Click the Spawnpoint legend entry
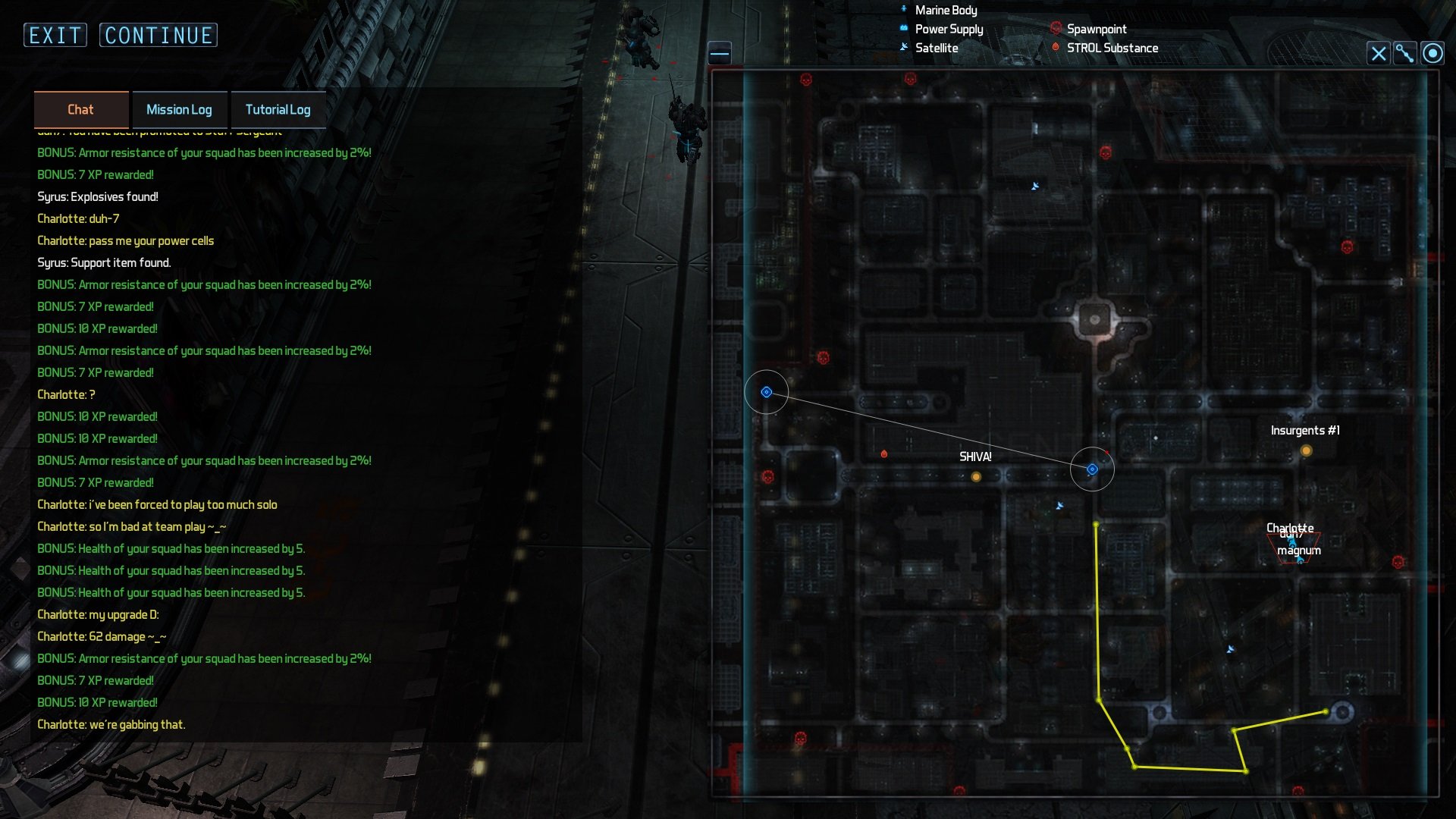Screen dimensions: 1456x819 (x=1096, y=29)
